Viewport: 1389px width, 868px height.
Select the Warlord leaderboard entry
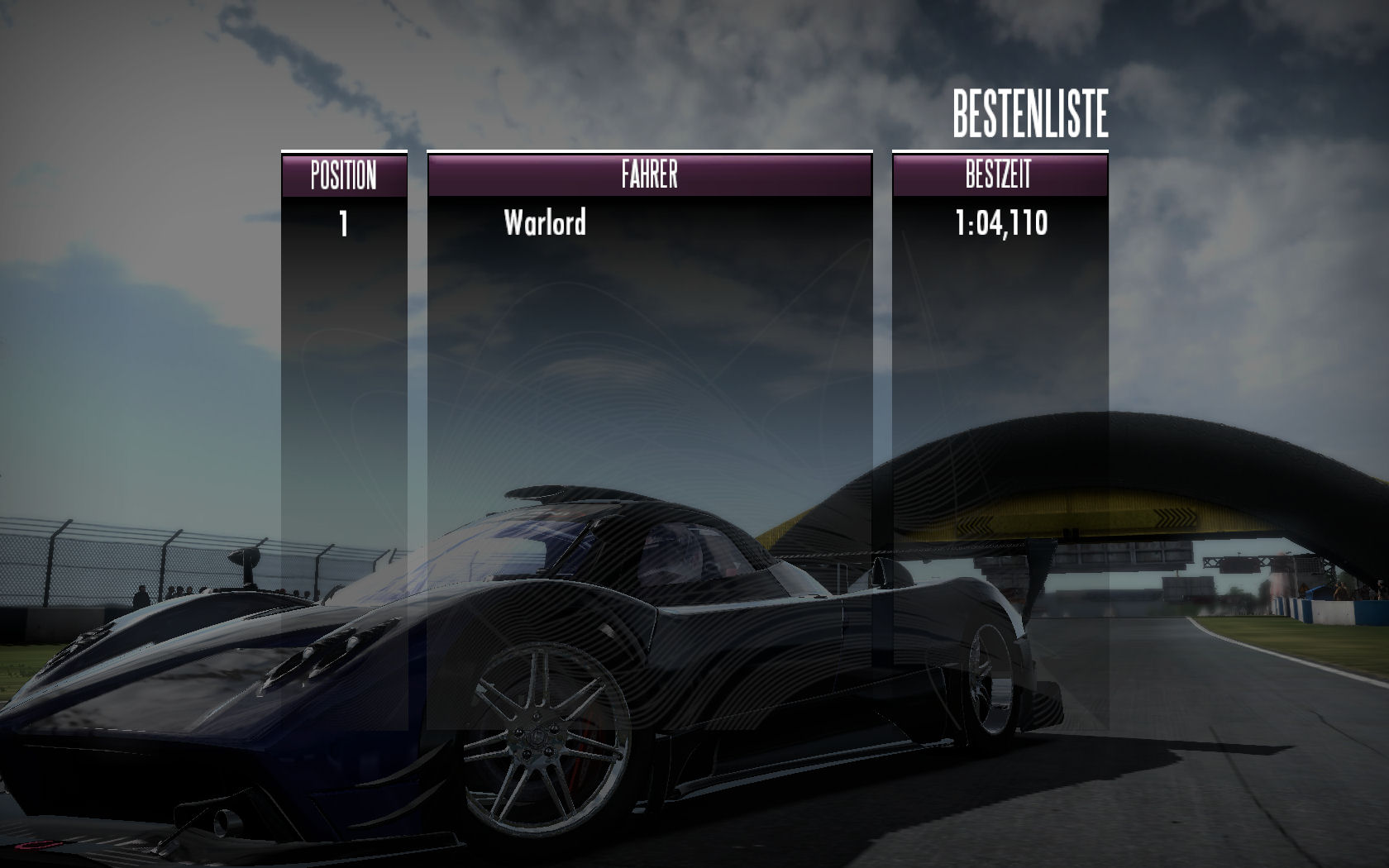point(545,222)
